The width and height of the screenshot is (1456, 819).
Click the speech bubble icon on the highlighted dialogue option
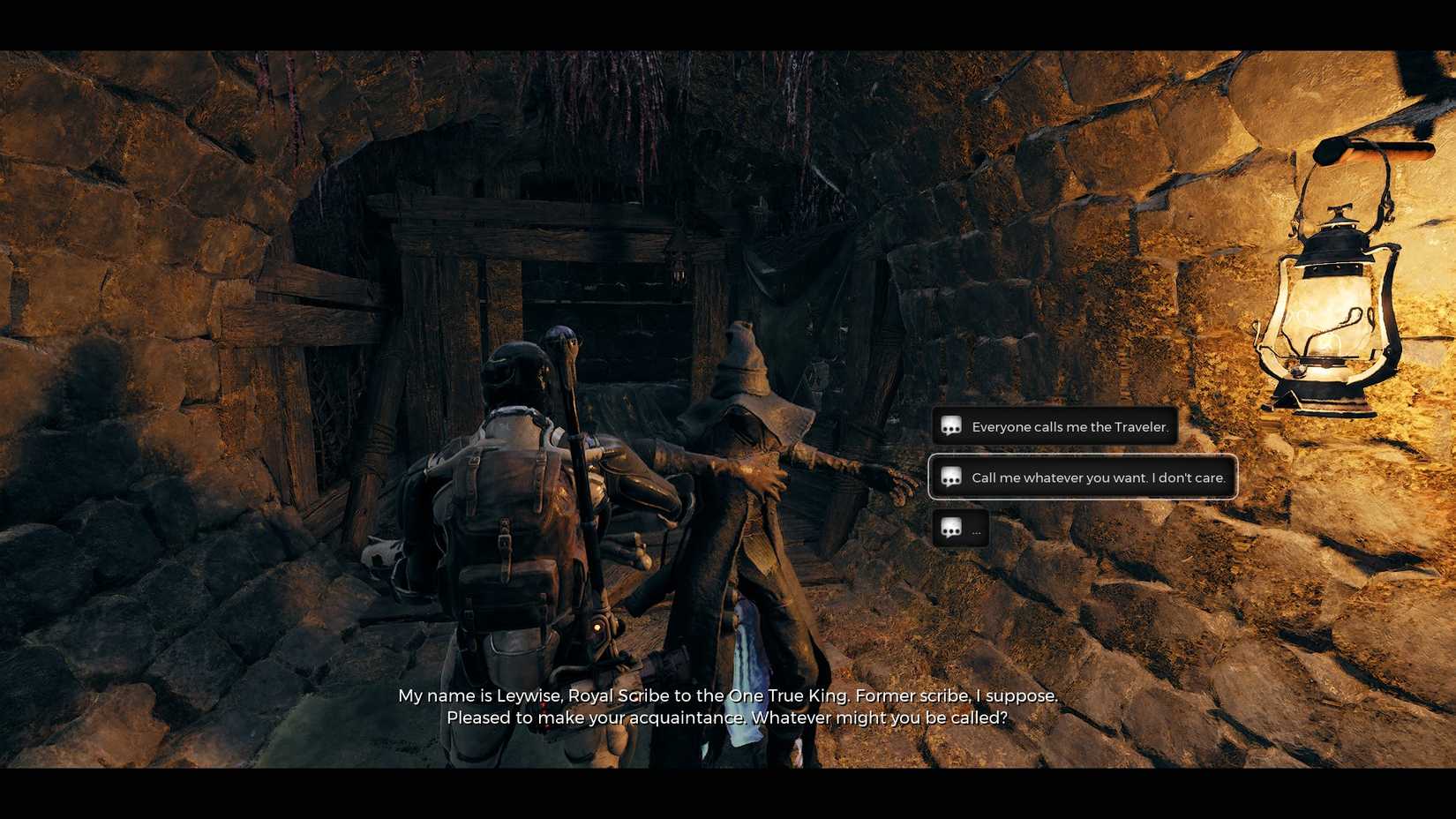pyautogui.click(x=950, y=477)
